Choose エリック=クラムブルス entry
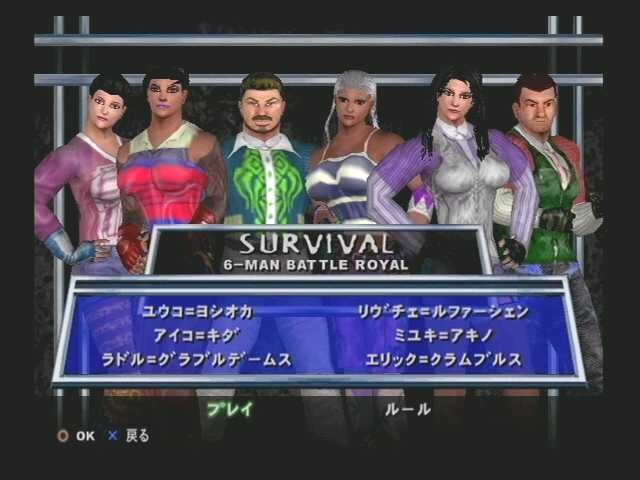640x480 pixels. [x=443, y=360]
